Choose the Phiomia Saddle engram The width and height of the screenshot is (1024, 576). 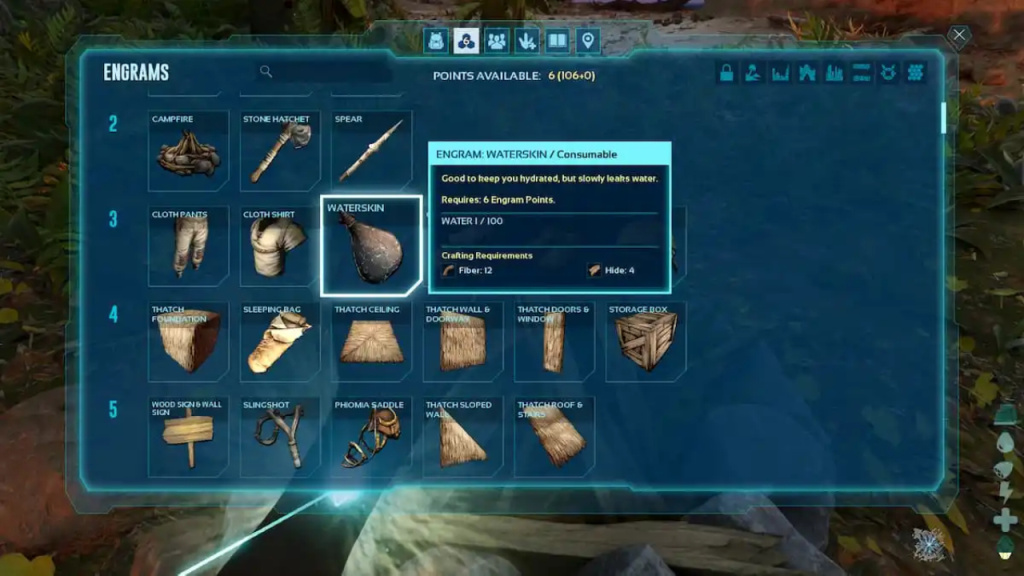click(x=371, y=437)
